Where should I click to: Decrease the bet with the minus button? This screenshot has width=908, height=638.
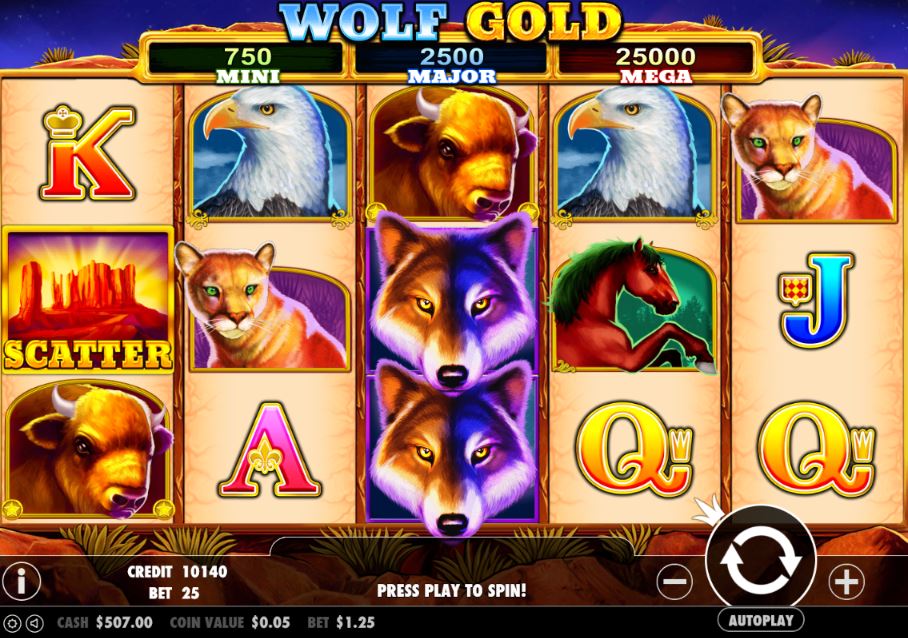click(x=675, y=580)
